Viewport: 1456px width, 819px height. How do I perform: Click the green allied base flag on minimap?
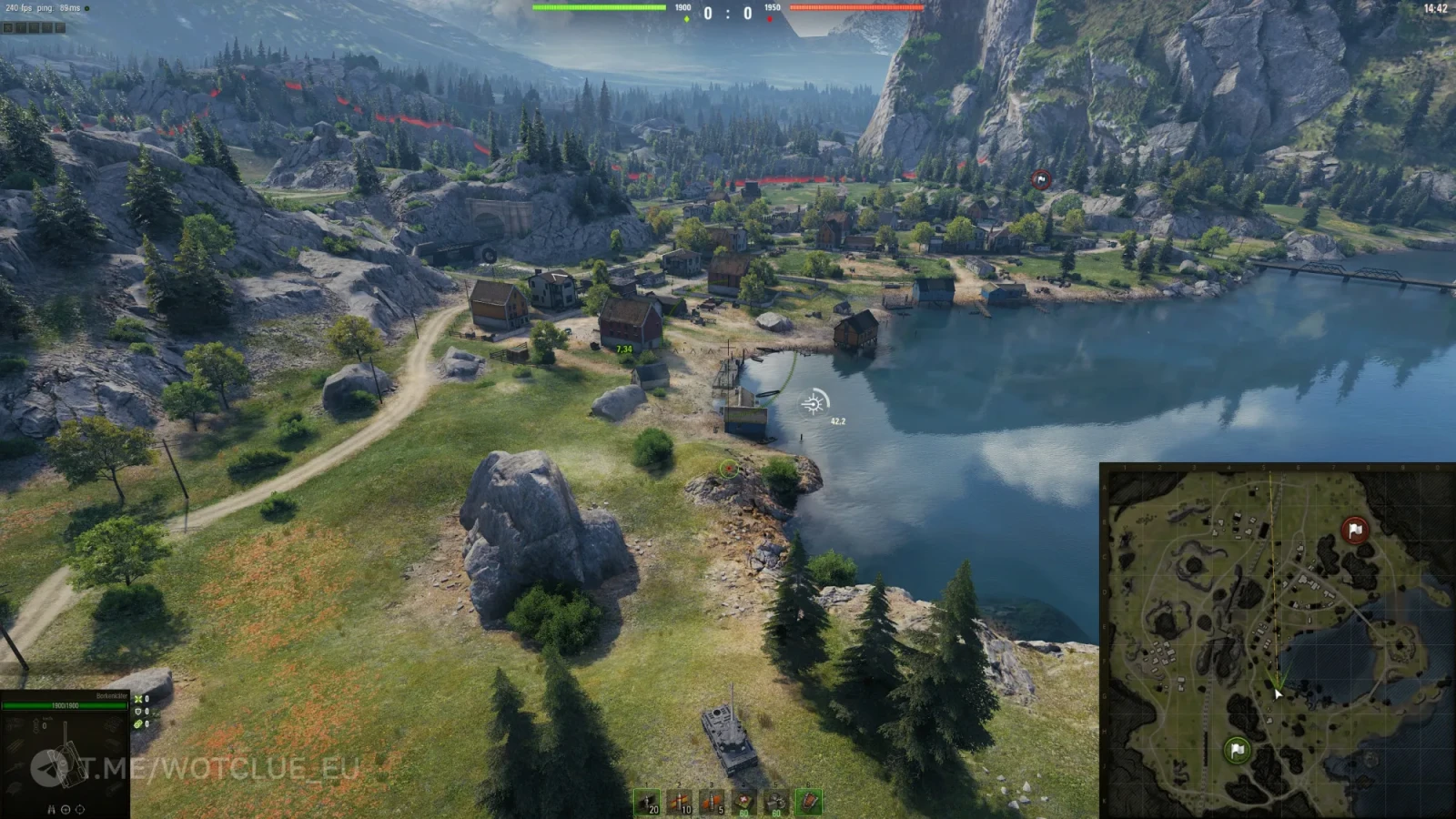(x=1236, y=750)
